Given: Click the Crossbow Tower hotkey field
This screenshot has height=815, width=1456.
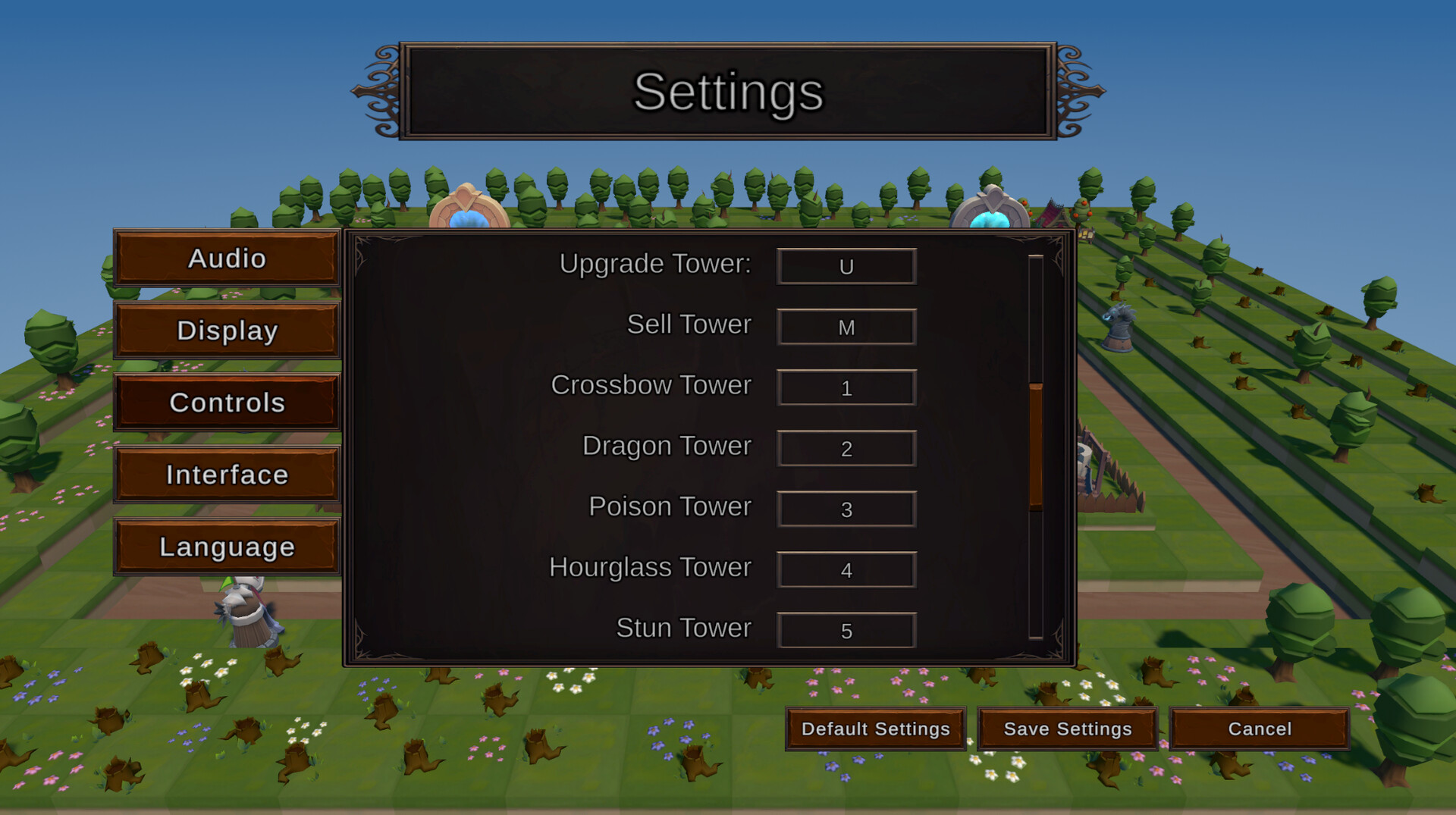Looking at the screenshot, I should (x=846, y=387).
